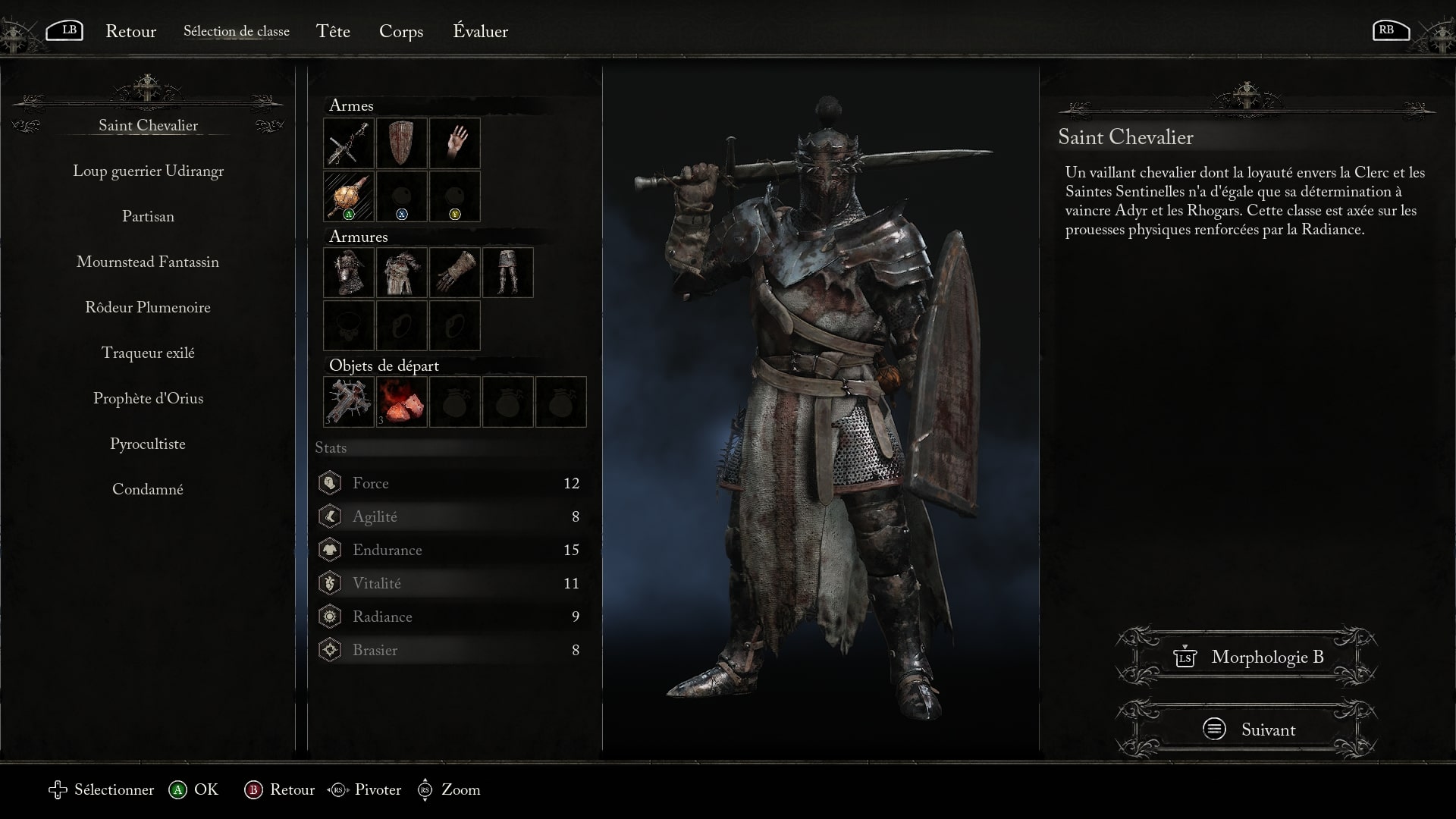Inspect the shield weapon slot
This screenshot has width=1456, height=819.
pyautogui.click(x=402, y=143)
